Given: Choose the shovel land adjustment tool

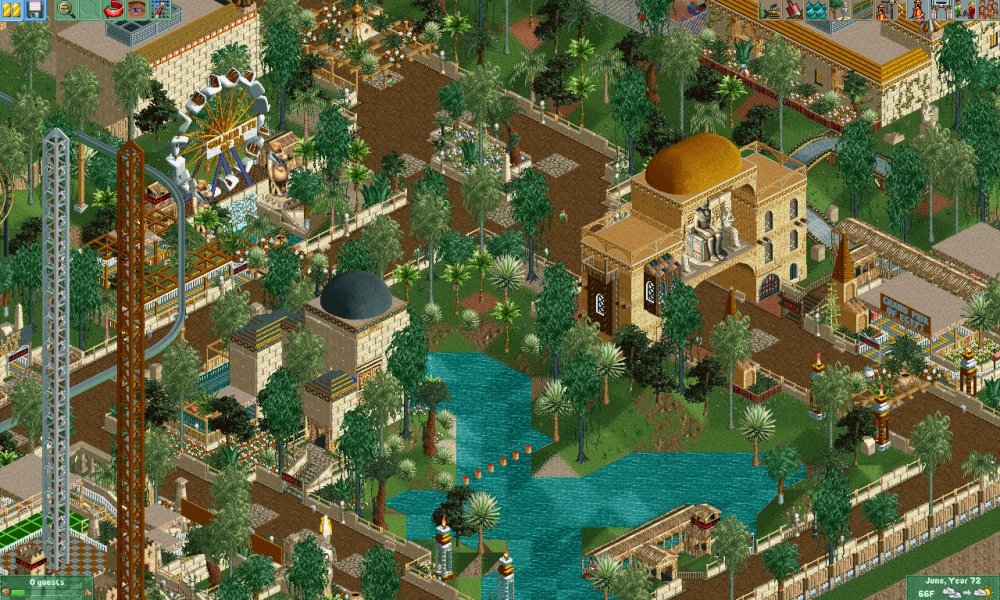Looking at the screenshot, I should [x=793, y=9].
